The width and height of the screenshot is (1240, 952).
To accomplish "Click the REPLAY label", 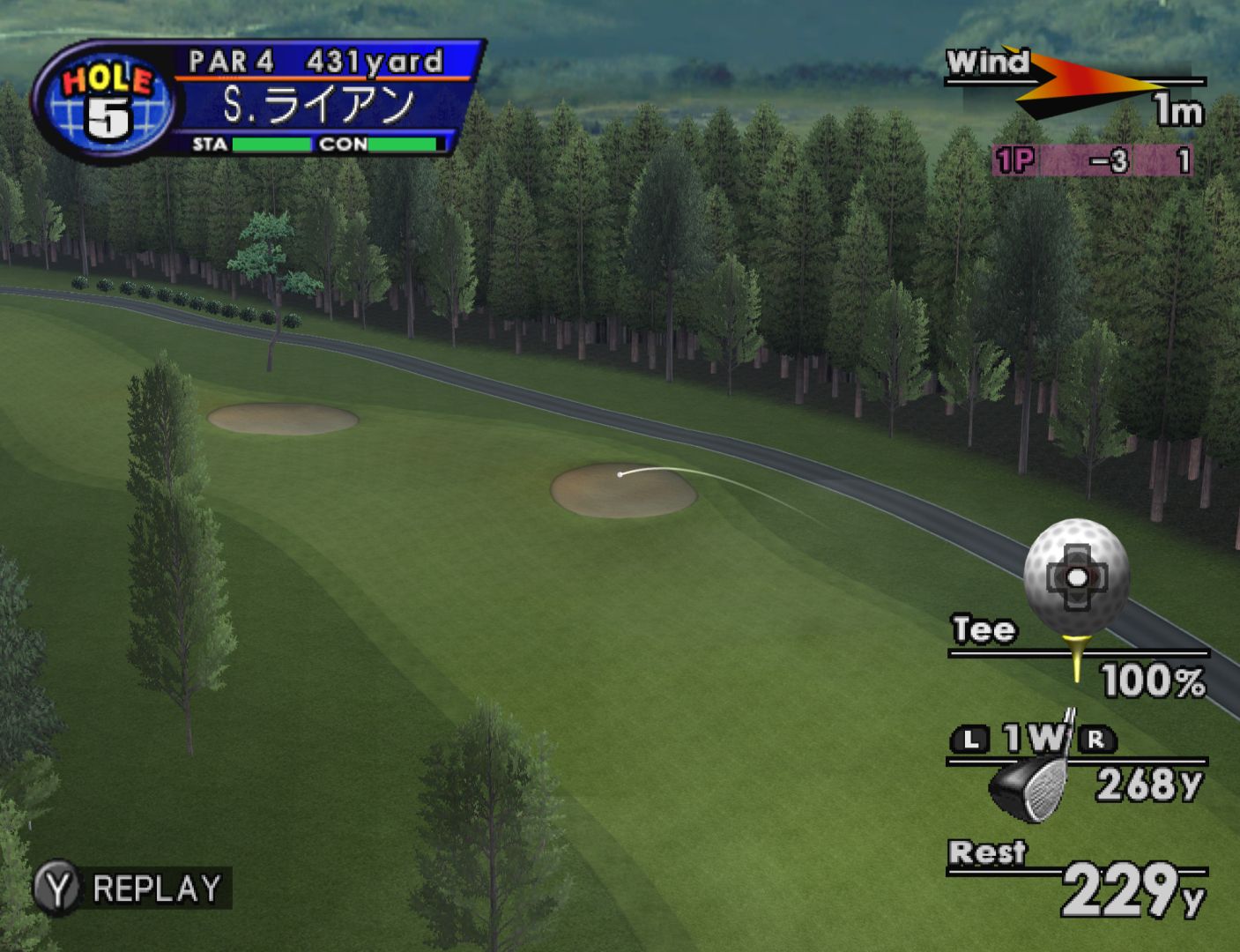I will (156, 889).
